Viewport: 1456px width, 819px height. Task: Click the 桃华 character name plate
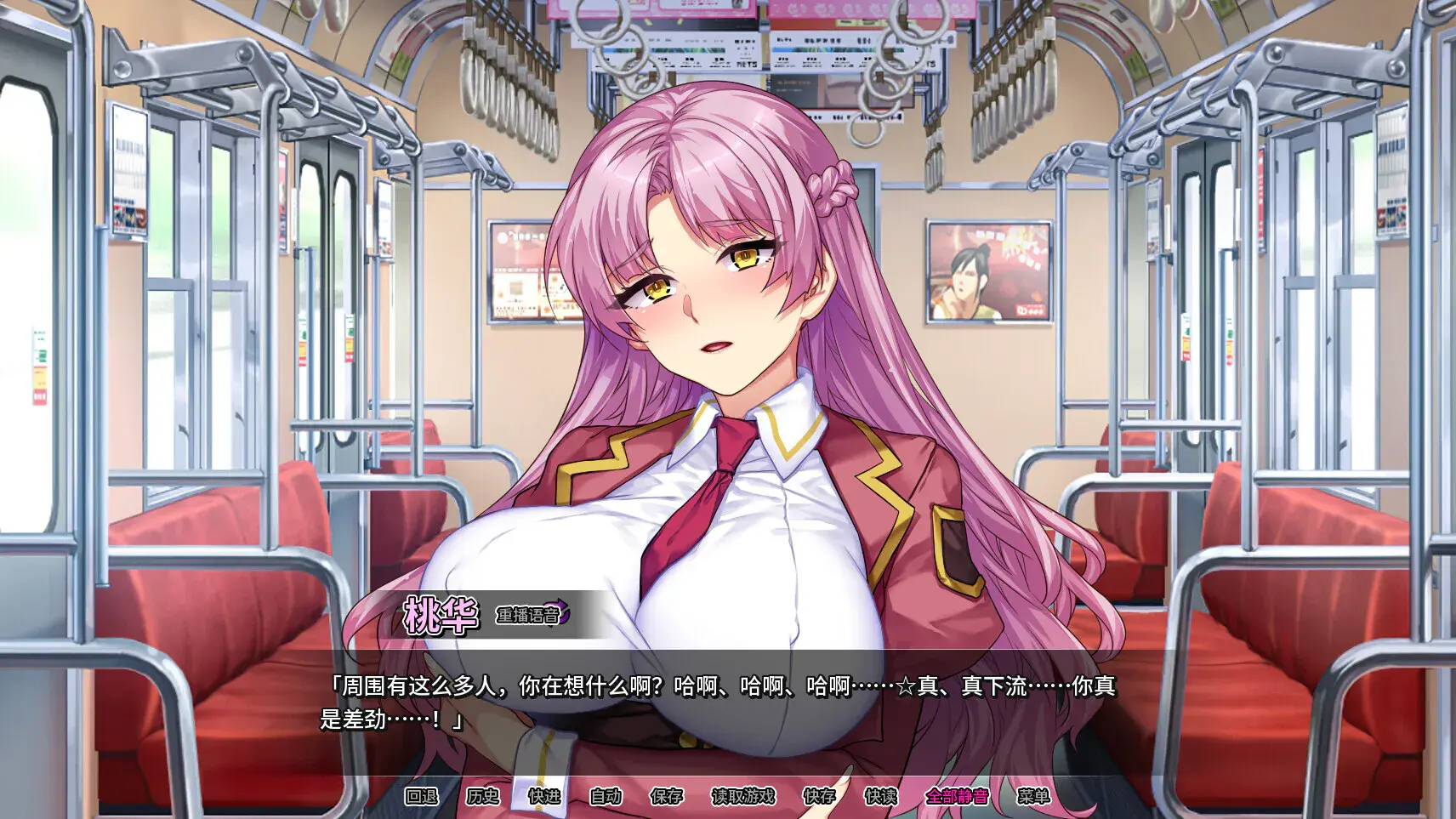(439, 616)
